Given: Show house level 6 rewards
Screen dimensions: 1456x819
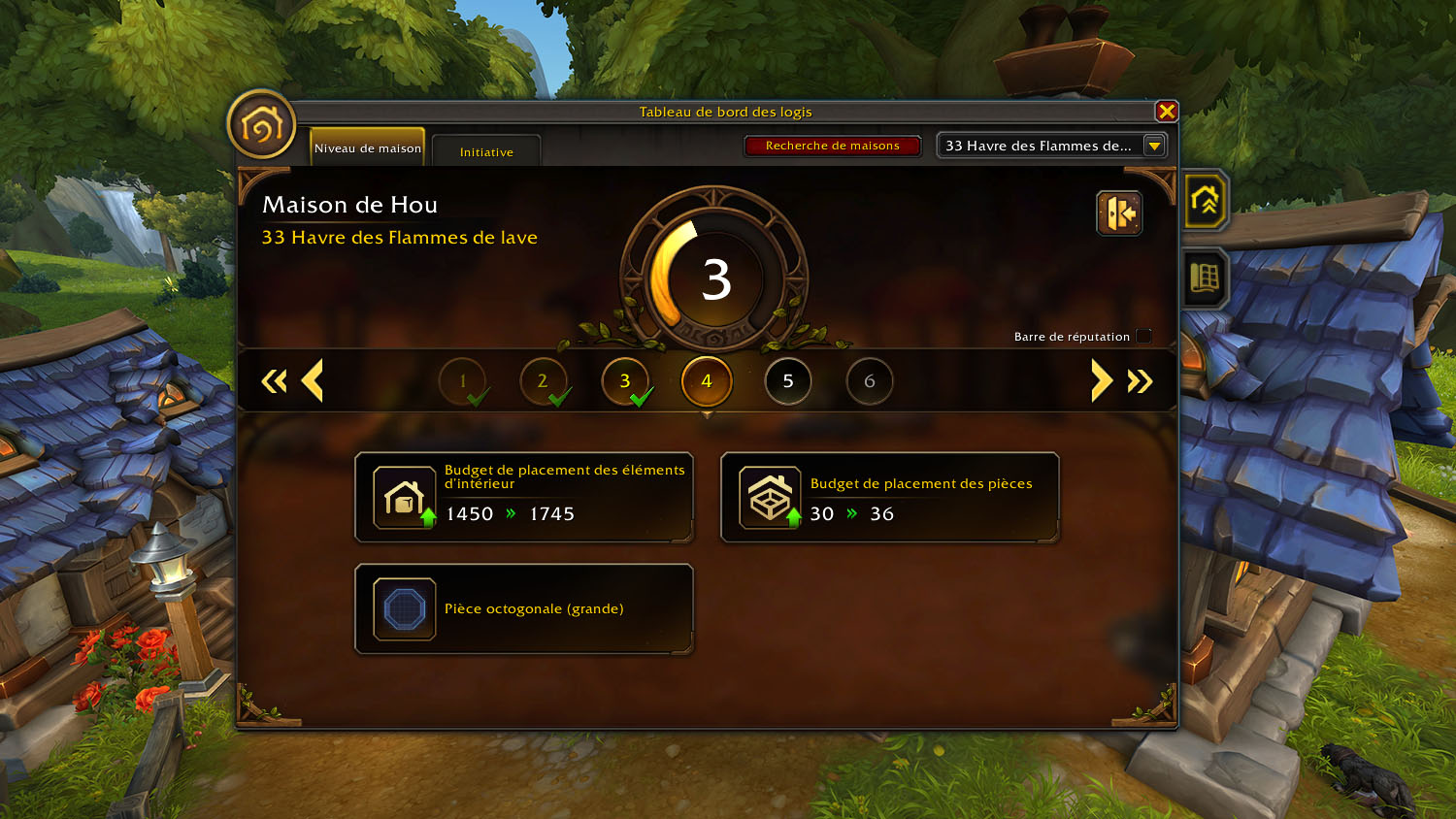Looking at the screenshot, I should (x=870, y=381).
